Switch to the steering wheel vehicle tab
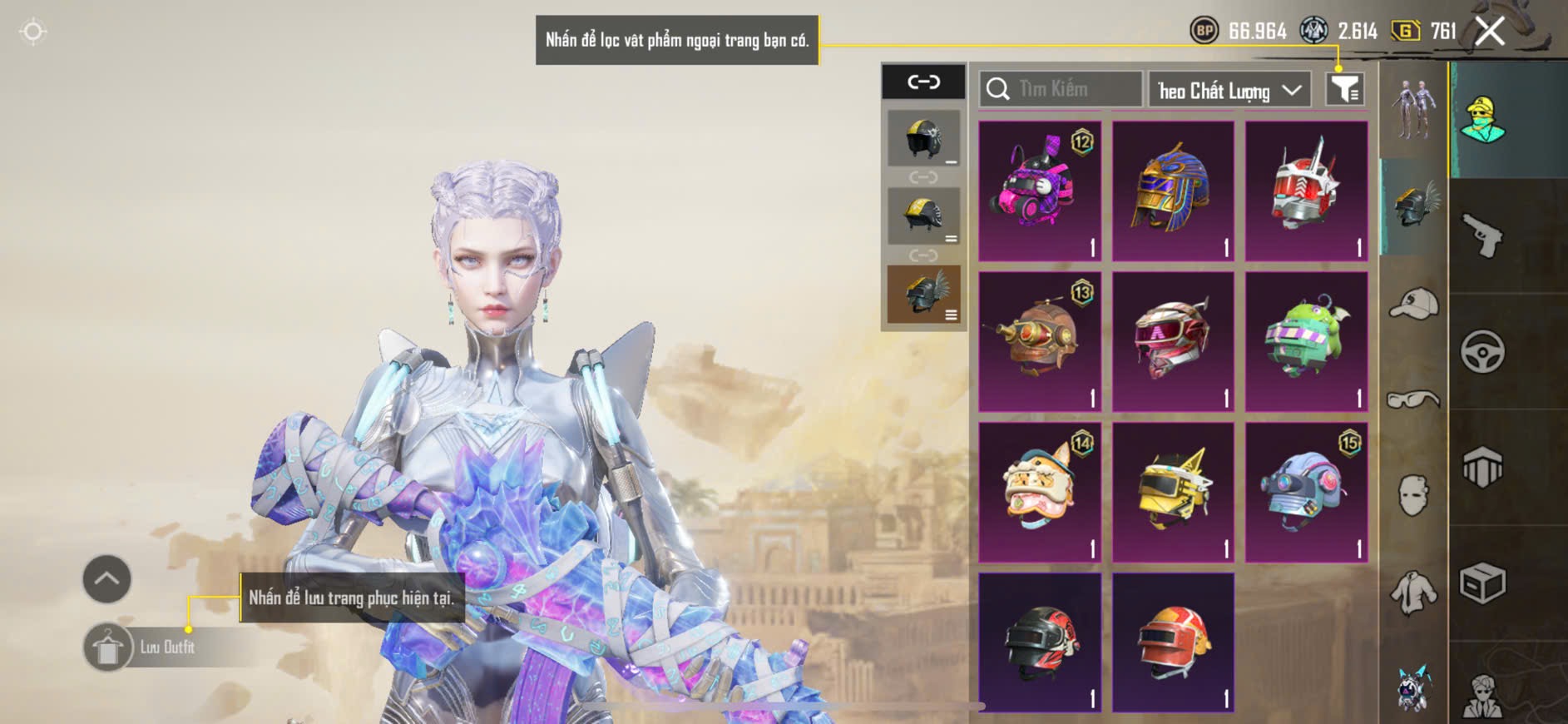Image resolution: width=1568 pixels, height=724 pixels. [1482, 351]
